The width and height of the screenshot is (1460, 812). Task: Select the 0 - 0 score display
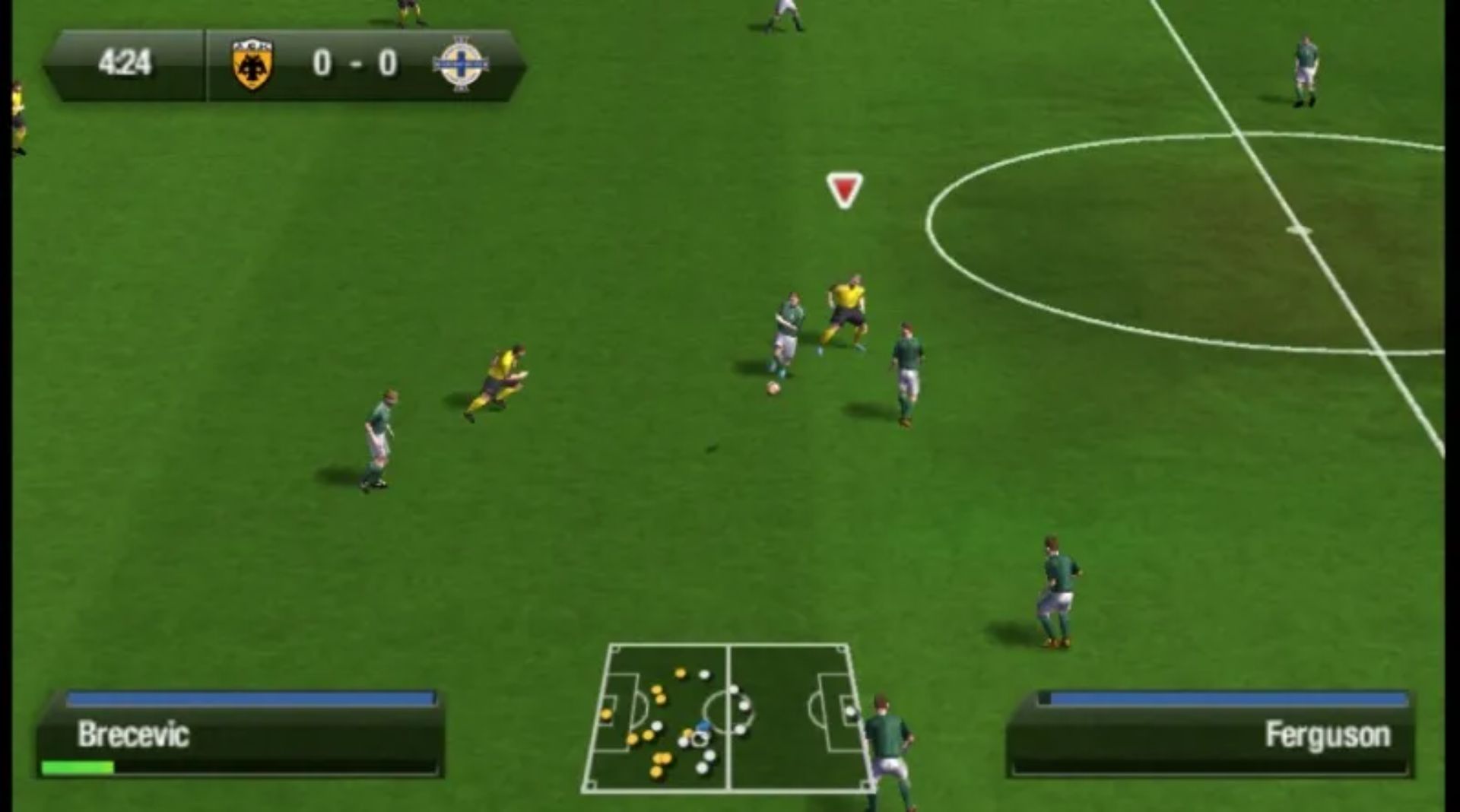(x=354, y=65)
